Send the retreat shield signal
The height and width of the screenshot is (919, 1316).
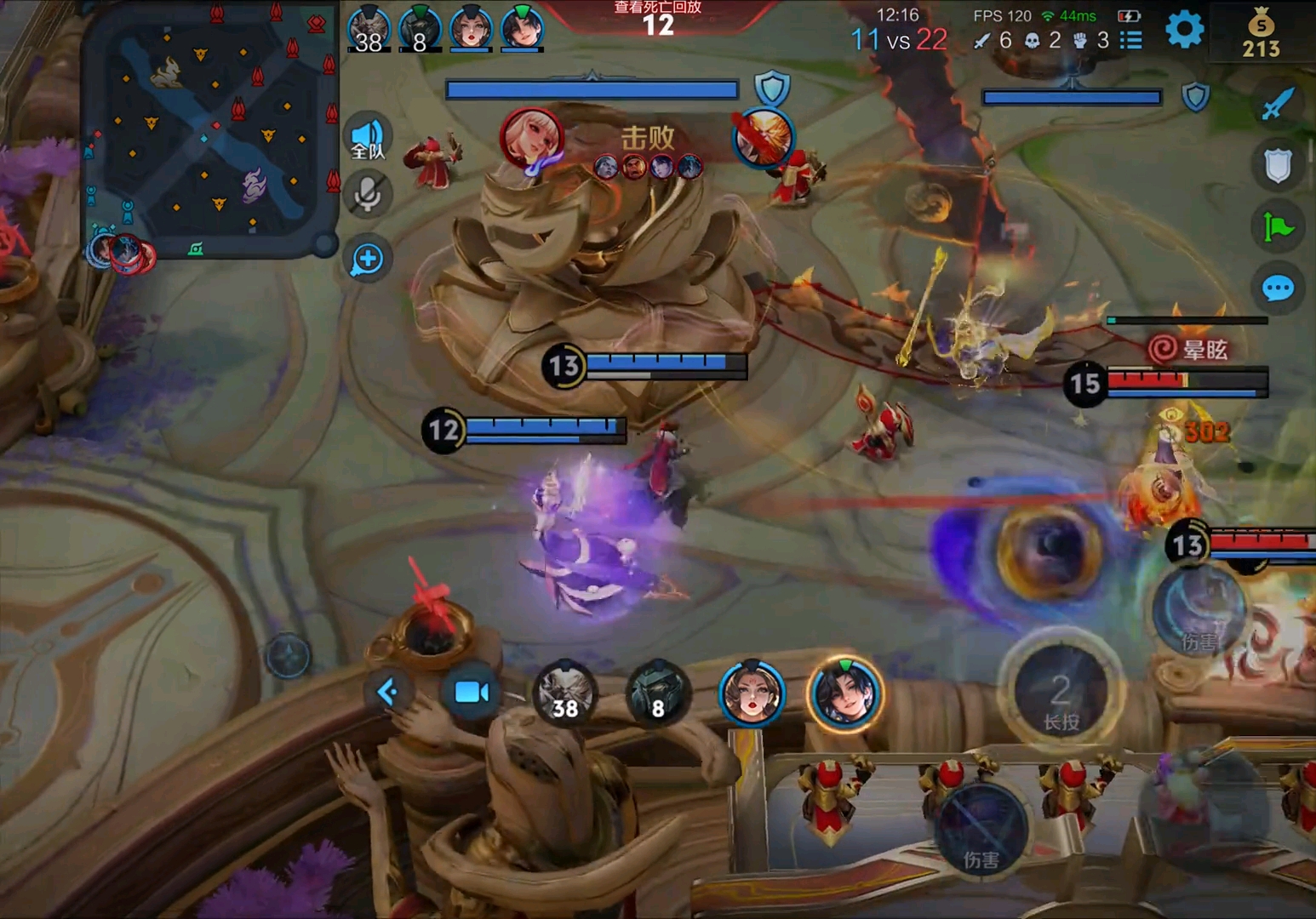click(x=1278, y=165)
